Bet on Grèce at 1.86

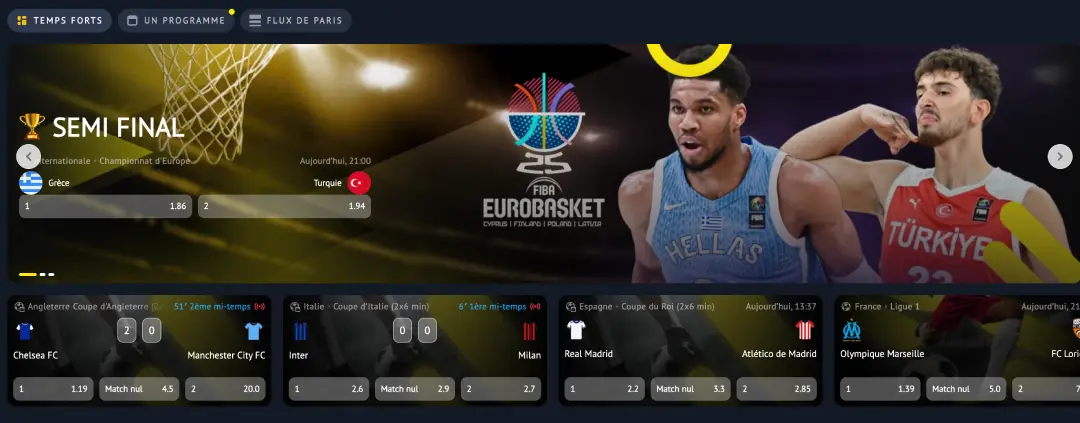click(105, 206)
